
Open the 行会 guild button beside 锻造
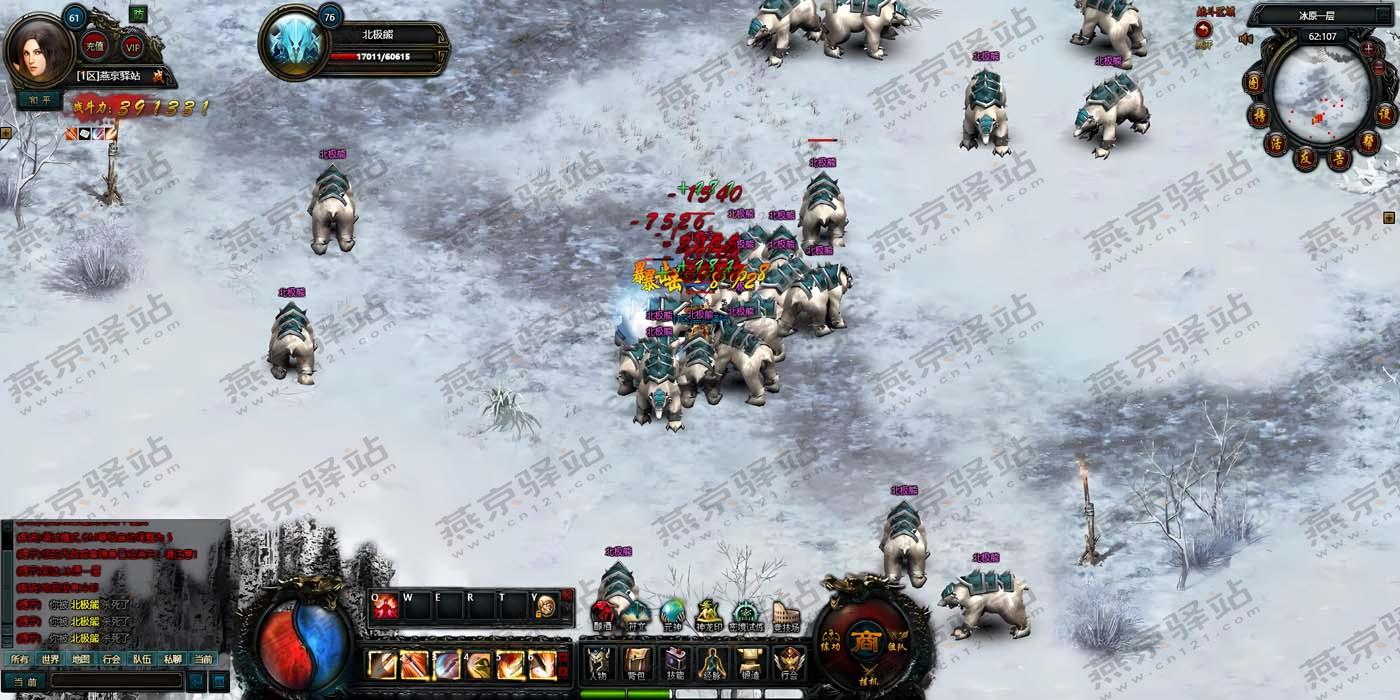click(789, 662)
